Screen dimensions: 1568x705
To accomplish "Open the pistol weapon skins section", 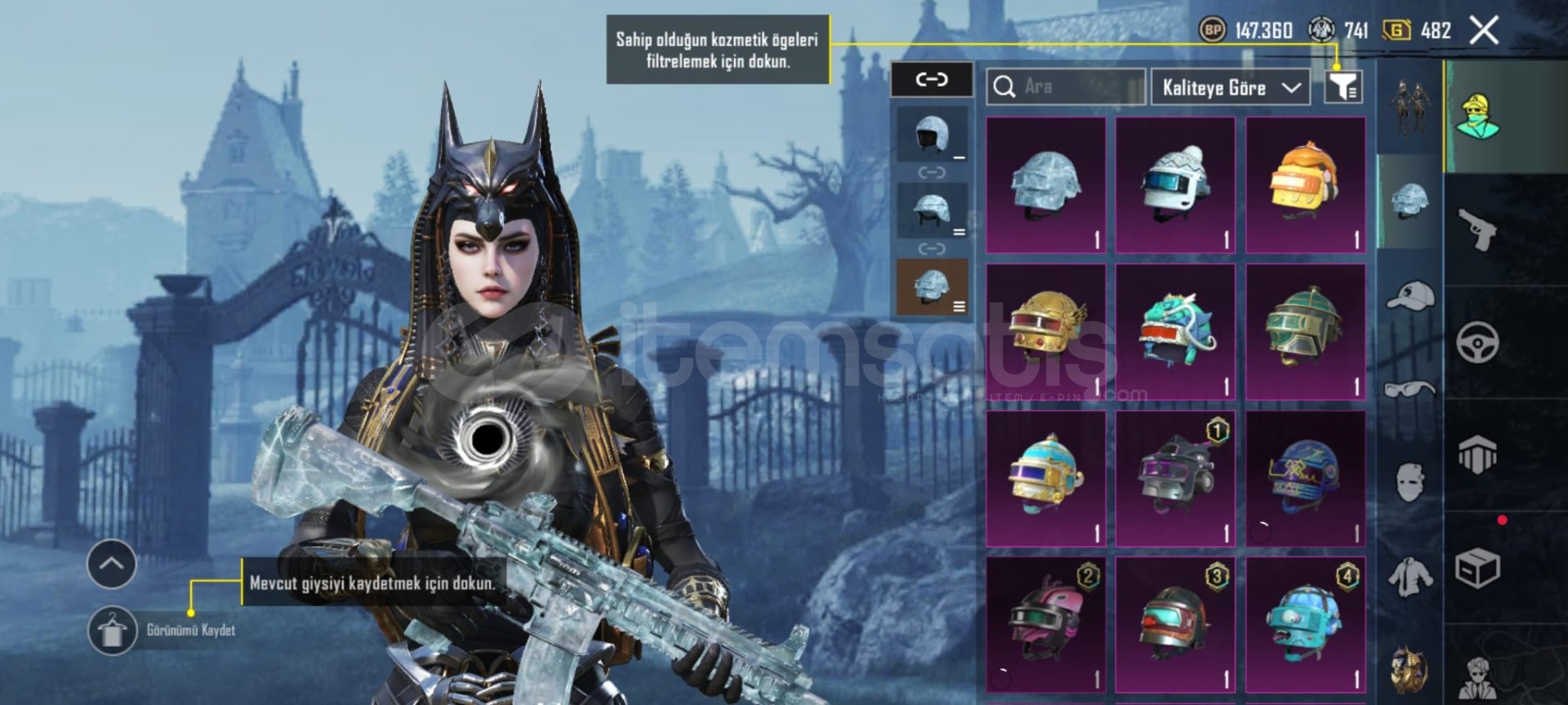I will click(x=1477, y=230).
